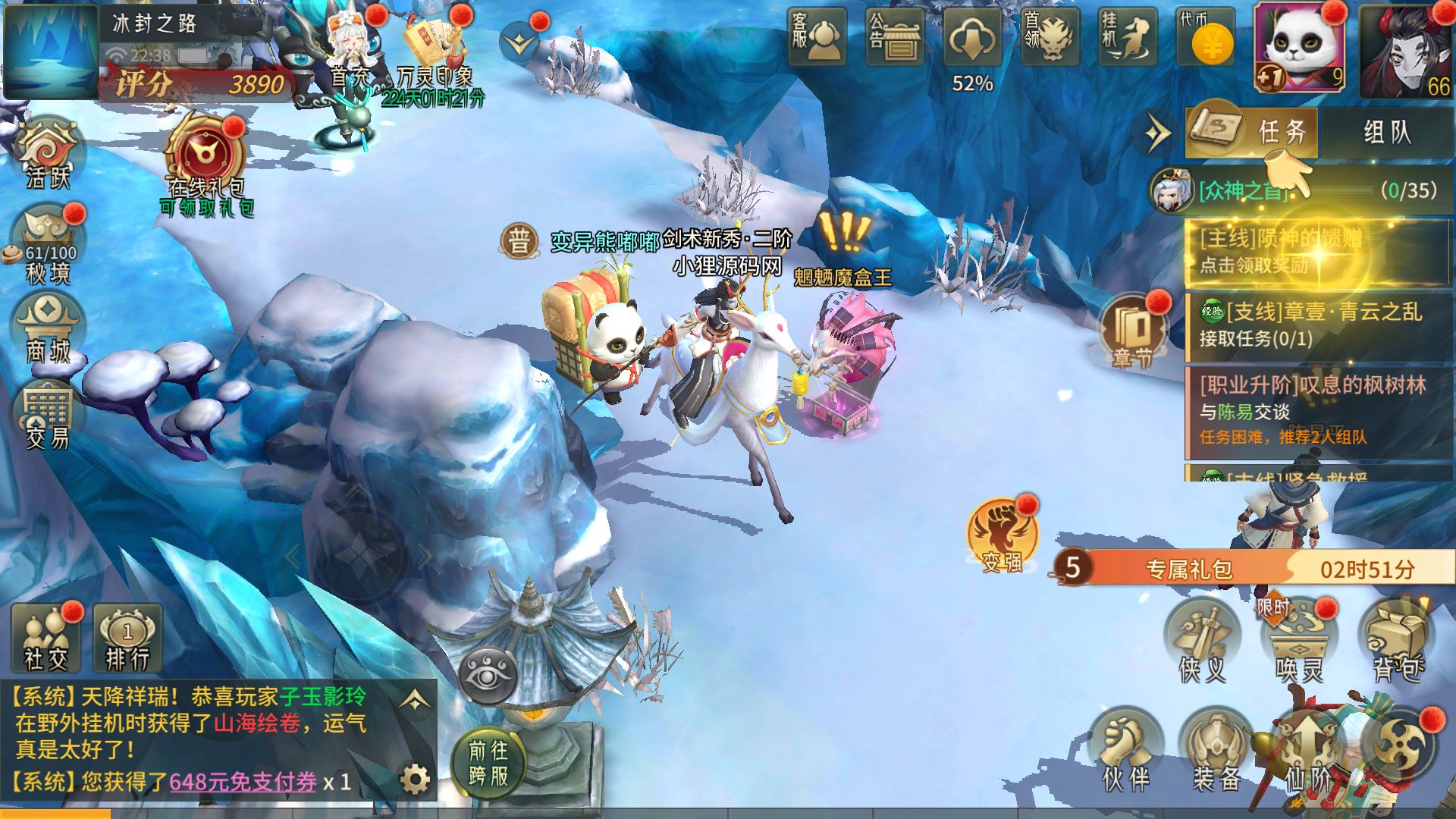Tap the 前往跨服 cross-server button
The width and height of the screenshot is (1456, 819).
click(488, 763)
